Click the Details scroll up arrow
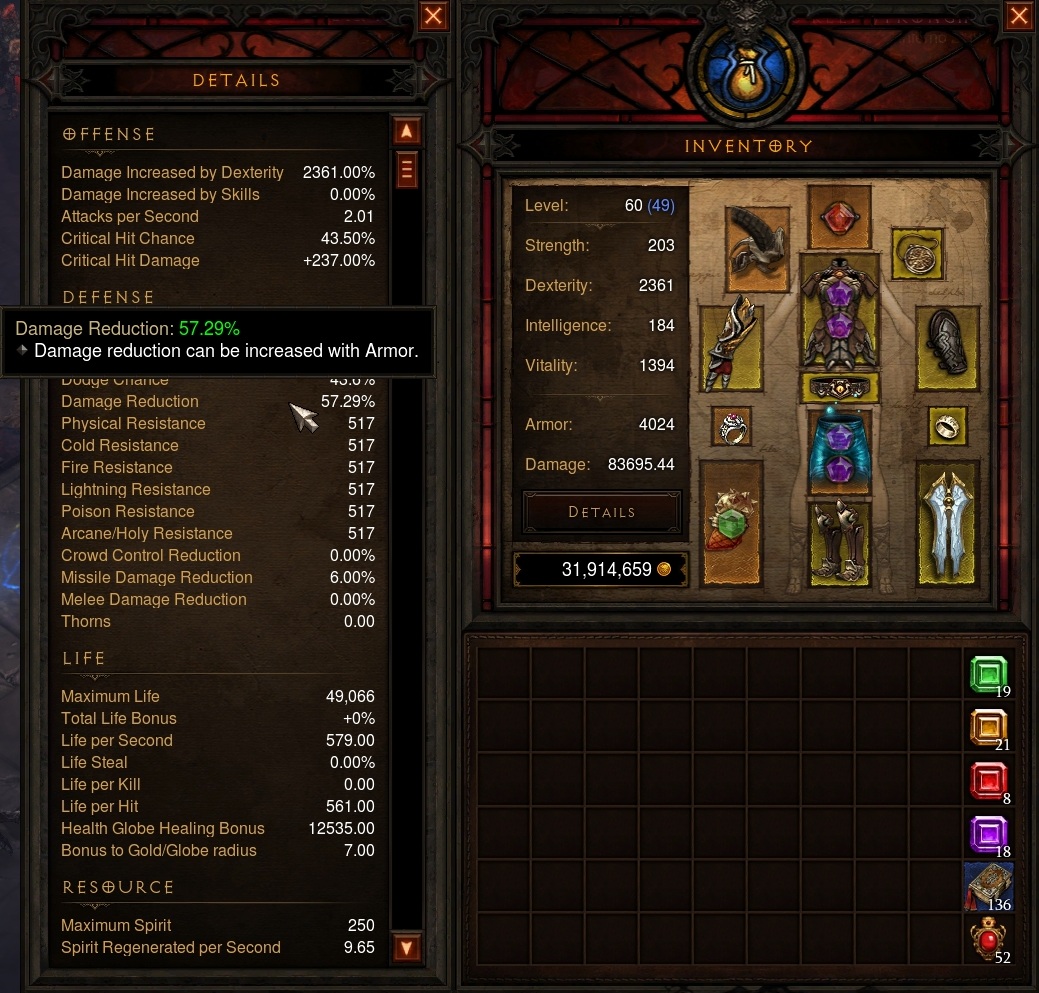The image size is (1039, 993). (x=406, y=131)
